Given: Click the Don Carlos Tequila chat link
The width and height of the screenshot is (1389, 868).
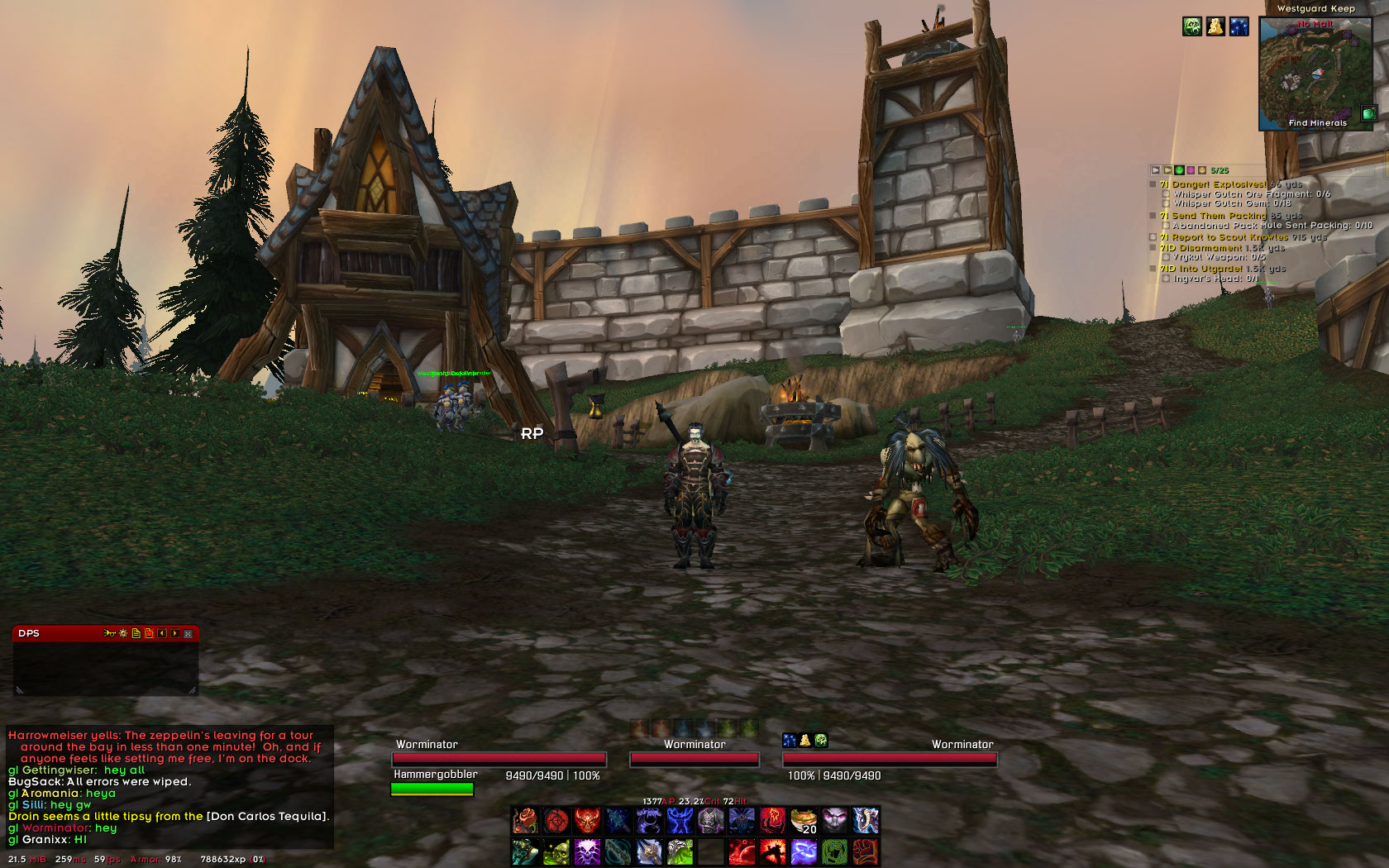Looking at the screenshot, I should click(x=267, y=816).
